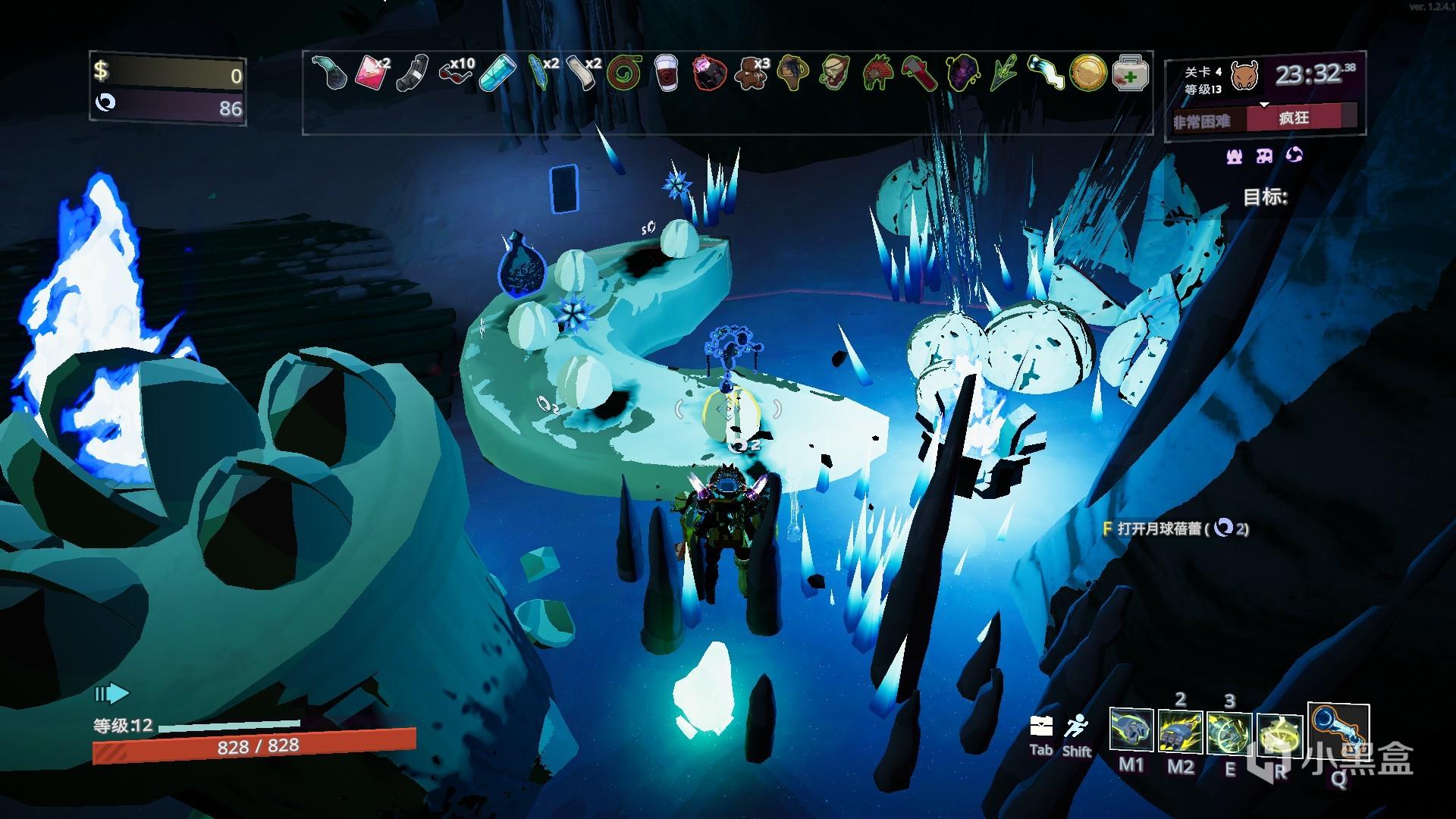Viewport: 1456px width, 819px height.
Task: Select the red crystal item with x2 stack
Action: click(x=370, y=73)
